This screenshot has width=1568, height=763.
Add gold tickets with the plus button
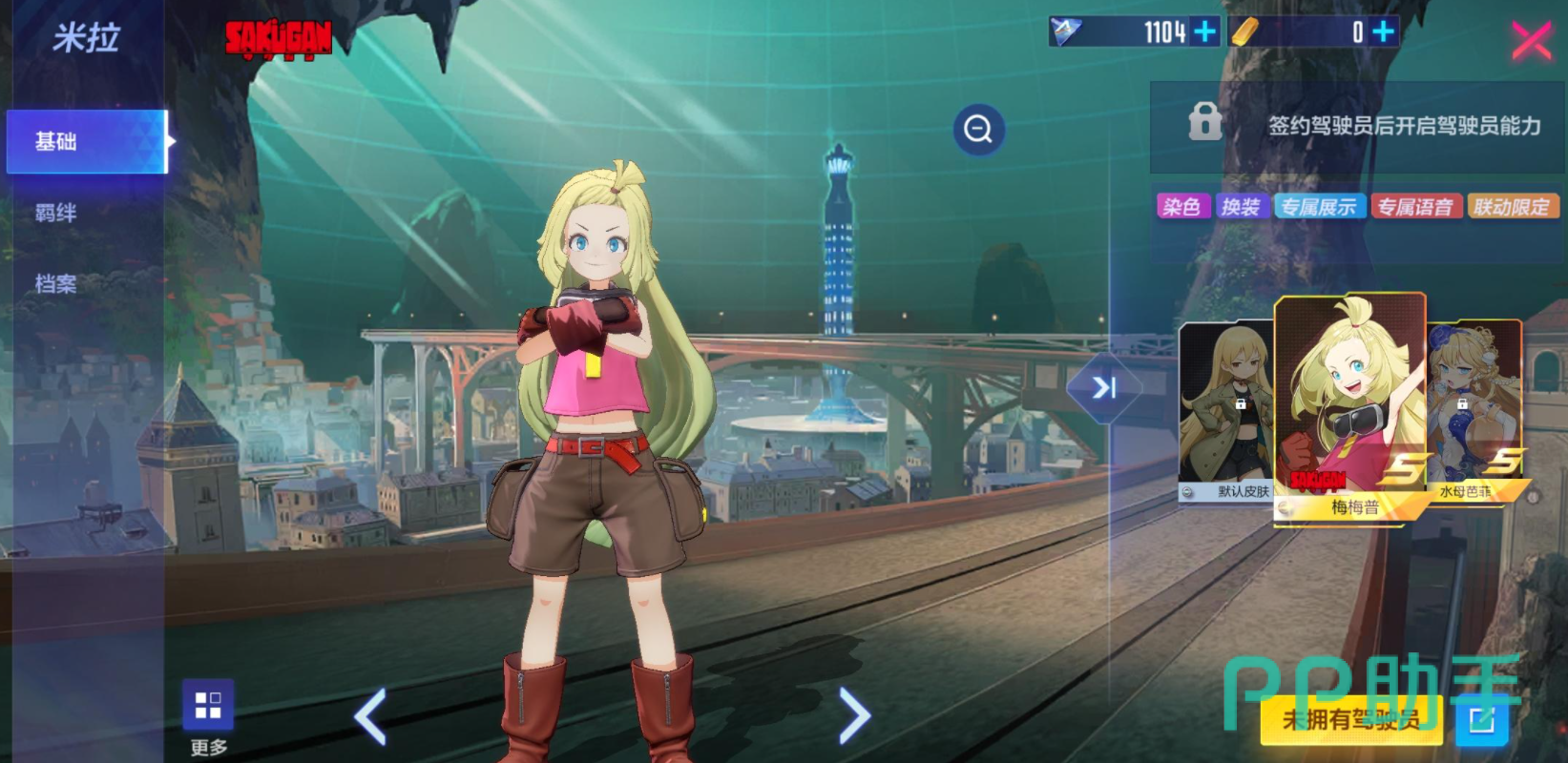coord(1383,32)
